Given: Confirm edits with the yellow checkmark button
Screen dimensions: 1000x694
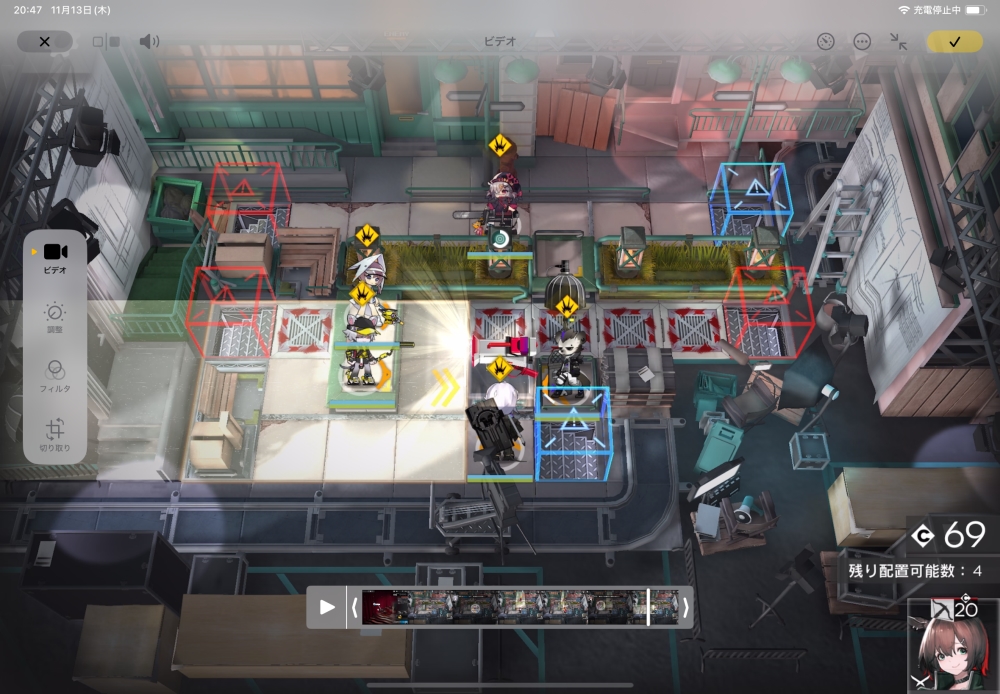Looking at the screenshot, I should (x=954, y=42).
